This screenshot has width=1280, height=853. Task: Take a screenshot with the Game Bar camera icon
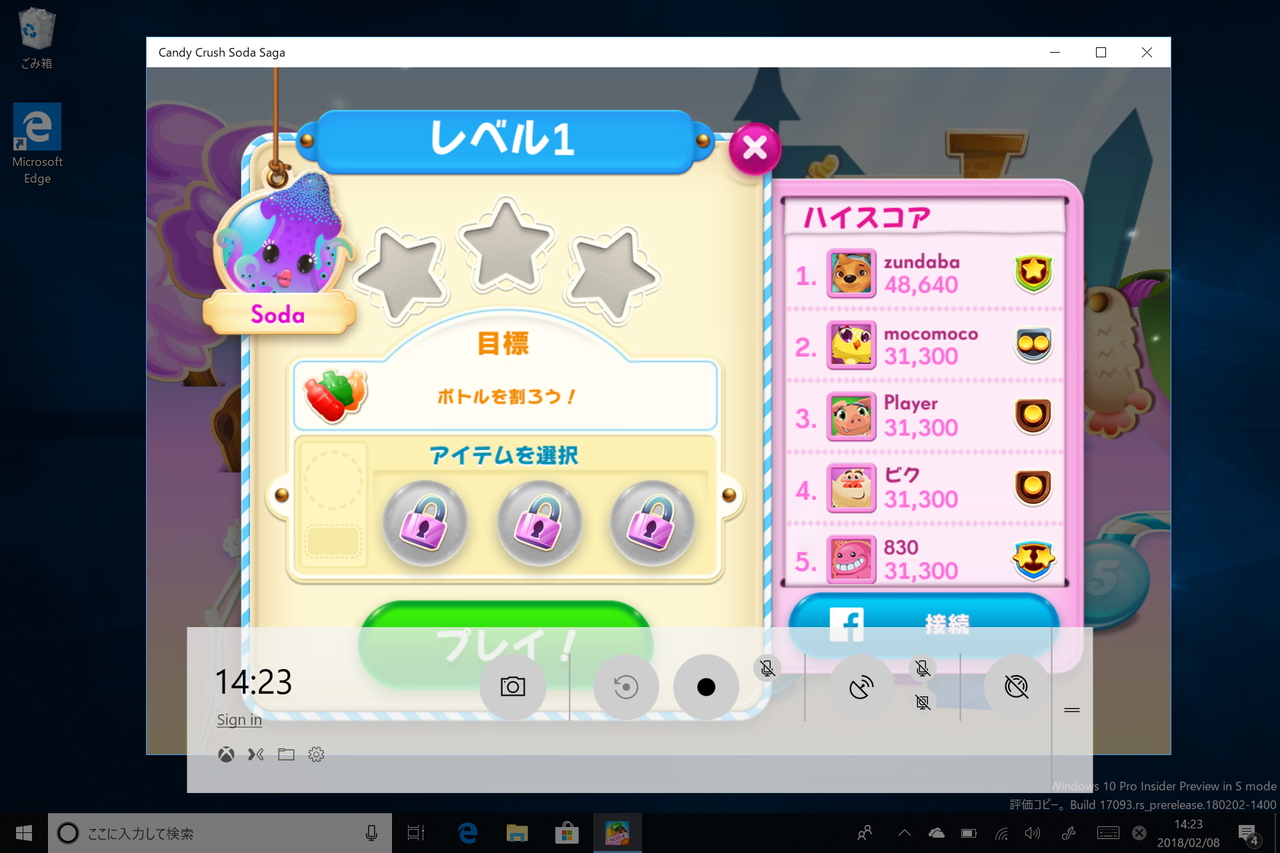(513, 686)
